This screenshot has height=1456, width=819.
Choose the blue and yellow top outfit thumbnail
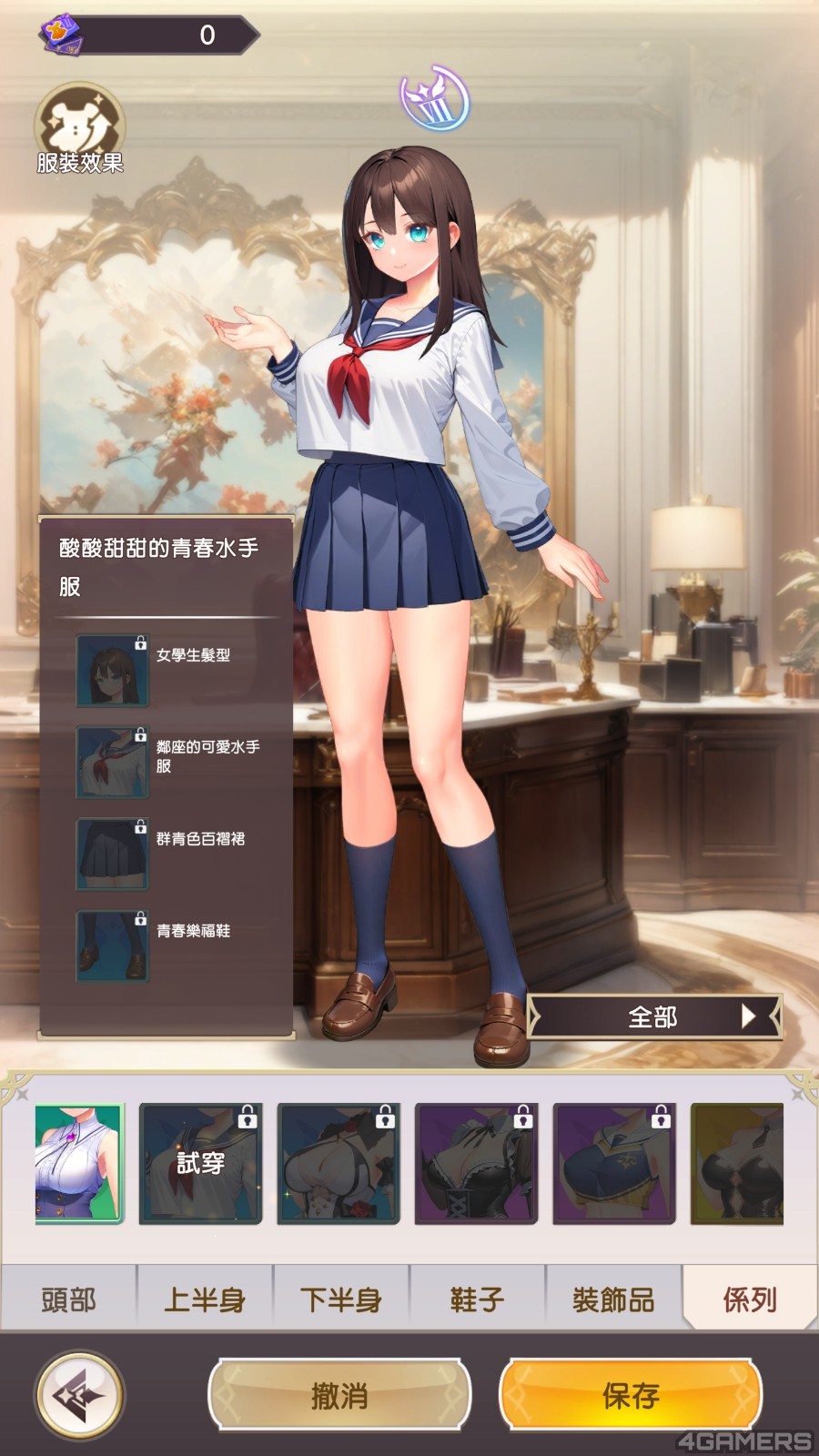614,1163
